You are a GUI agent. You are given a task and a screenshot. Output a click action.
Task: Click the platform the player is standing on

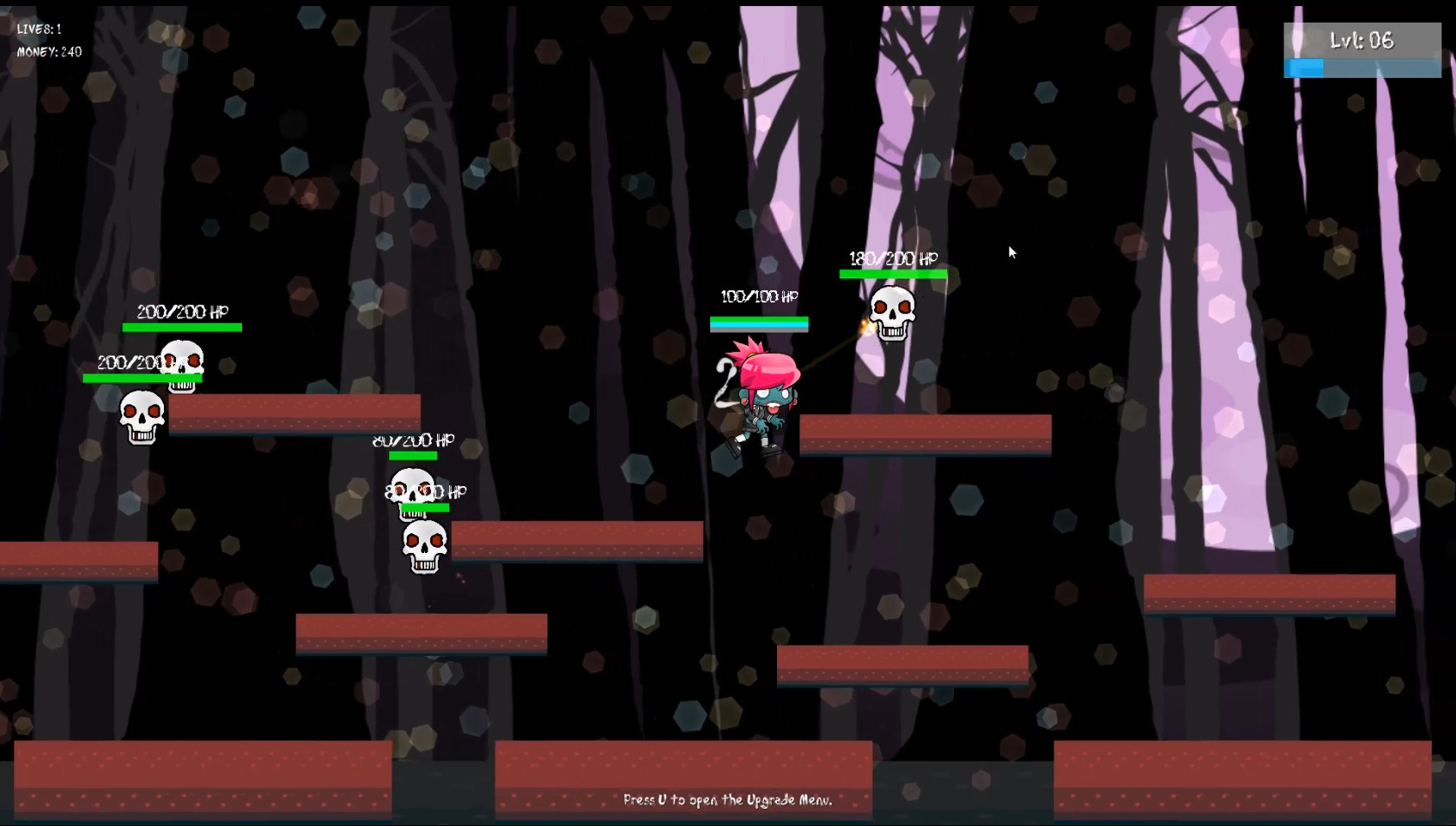pyautogui.click(x=923, y=433)
